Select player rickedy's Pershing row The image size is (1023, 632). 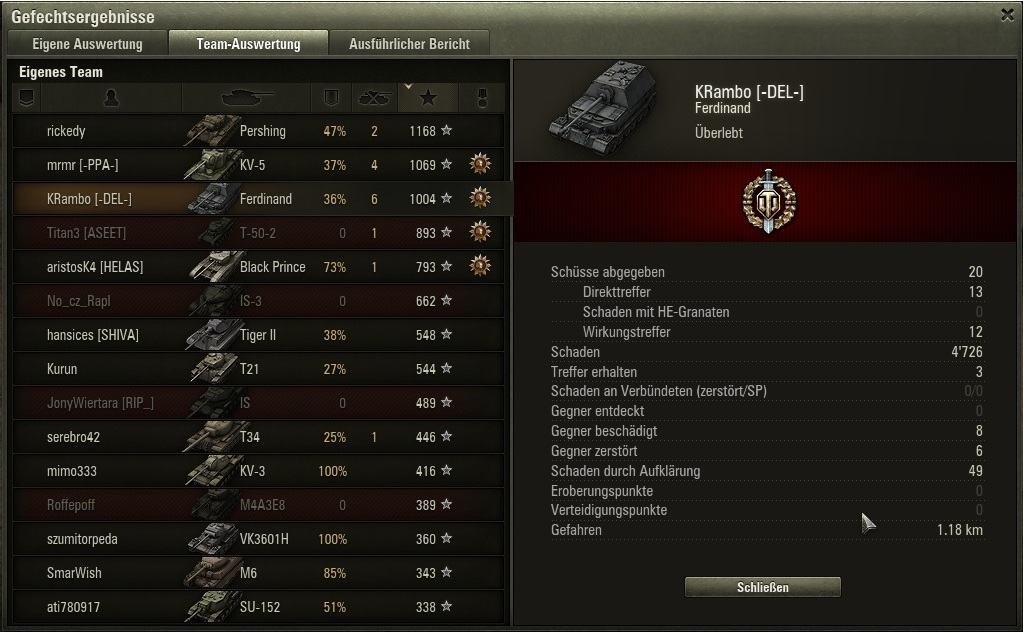pyautogui.click(x=260, y=131)
